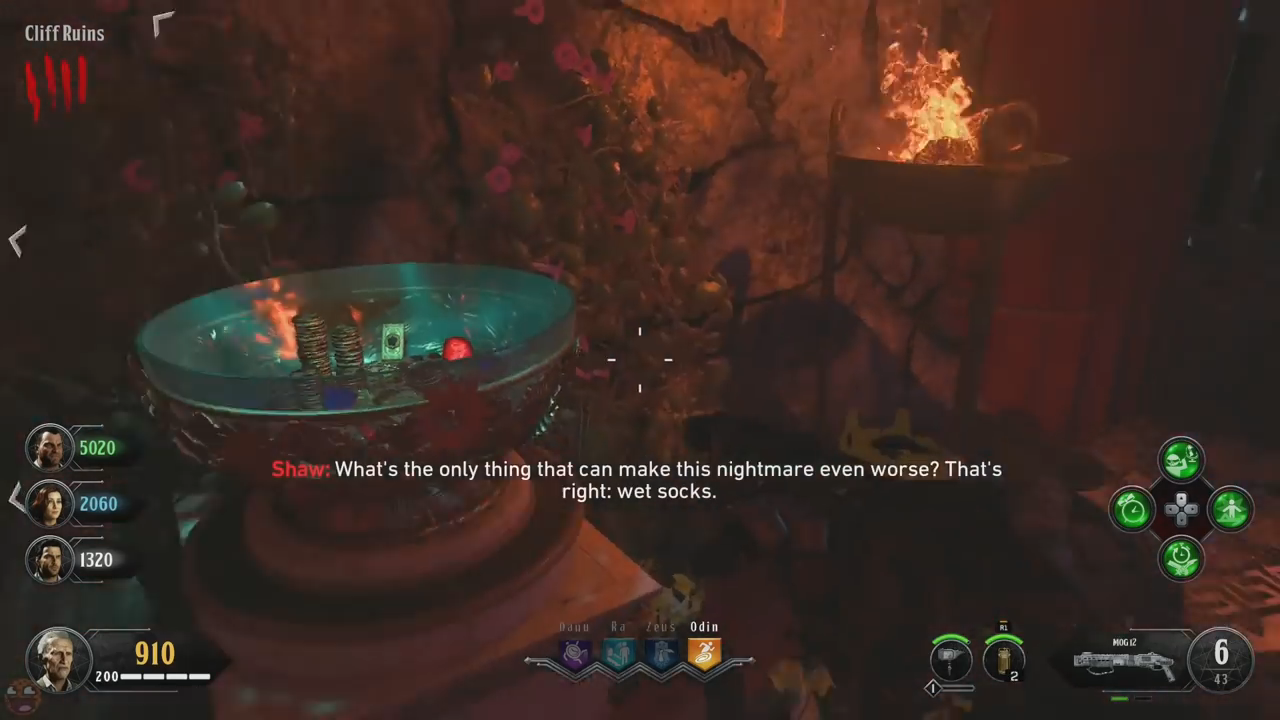Activate the alarm clock elixir
Screen dimensions: 1280x720
[x=1132, y=510]
